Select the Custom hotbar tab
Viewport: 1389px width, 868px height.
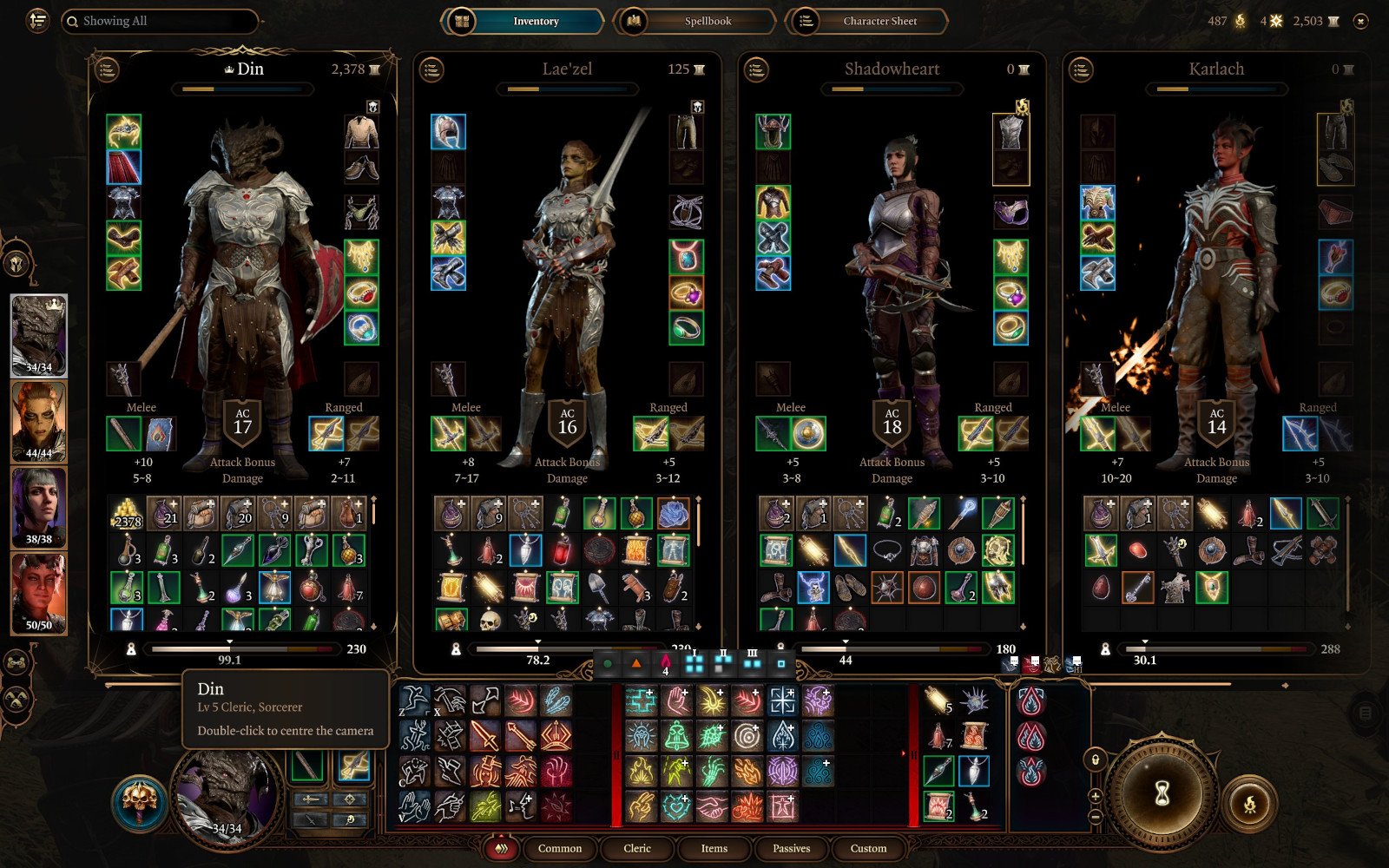(x=868, y=848)
